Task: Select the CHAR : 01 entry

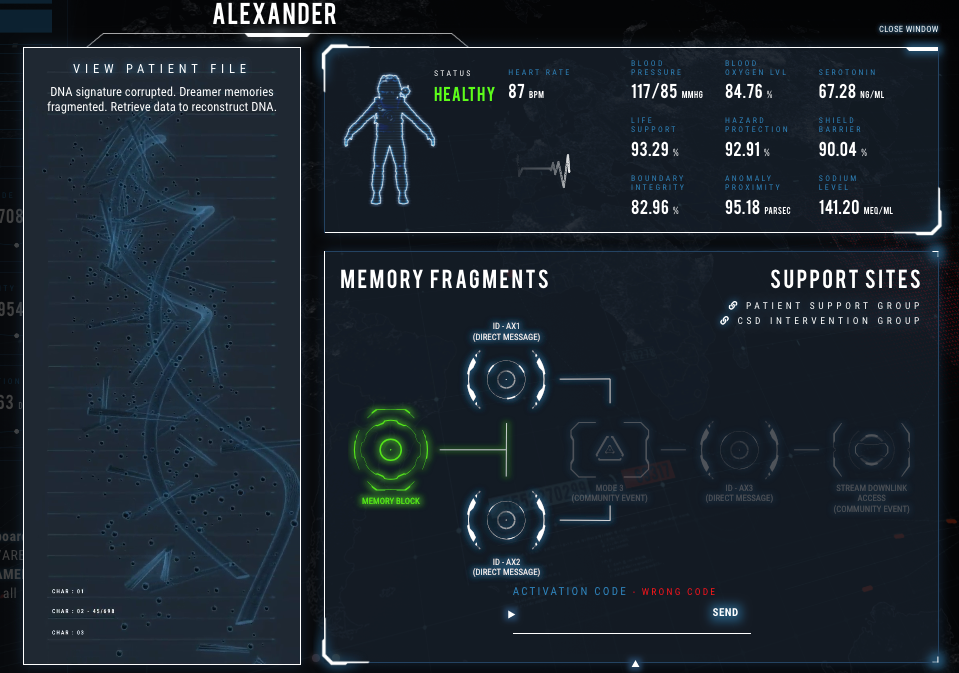Action: (69, 591)
